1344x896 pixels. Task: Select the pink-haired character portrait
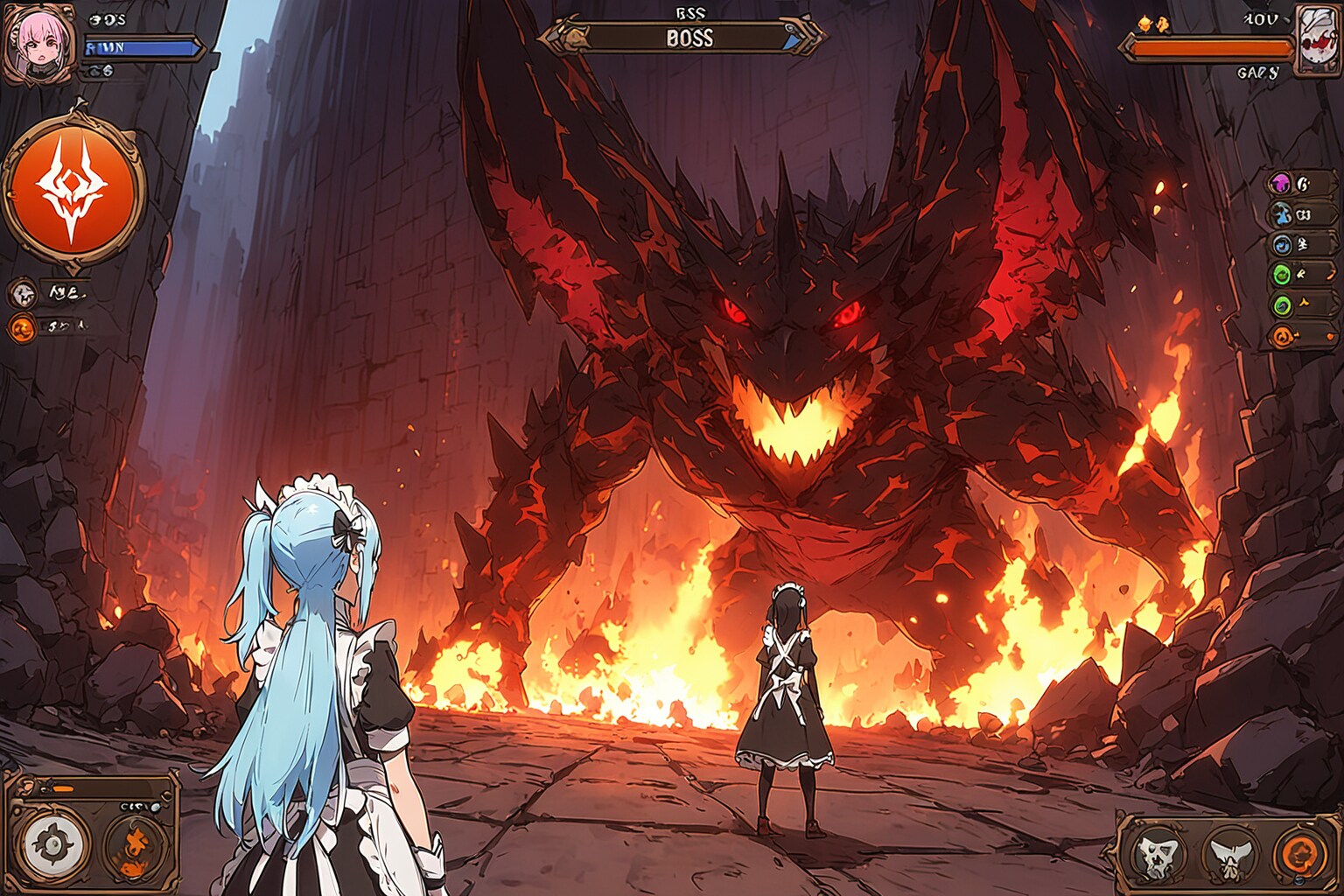coord(37,41)
